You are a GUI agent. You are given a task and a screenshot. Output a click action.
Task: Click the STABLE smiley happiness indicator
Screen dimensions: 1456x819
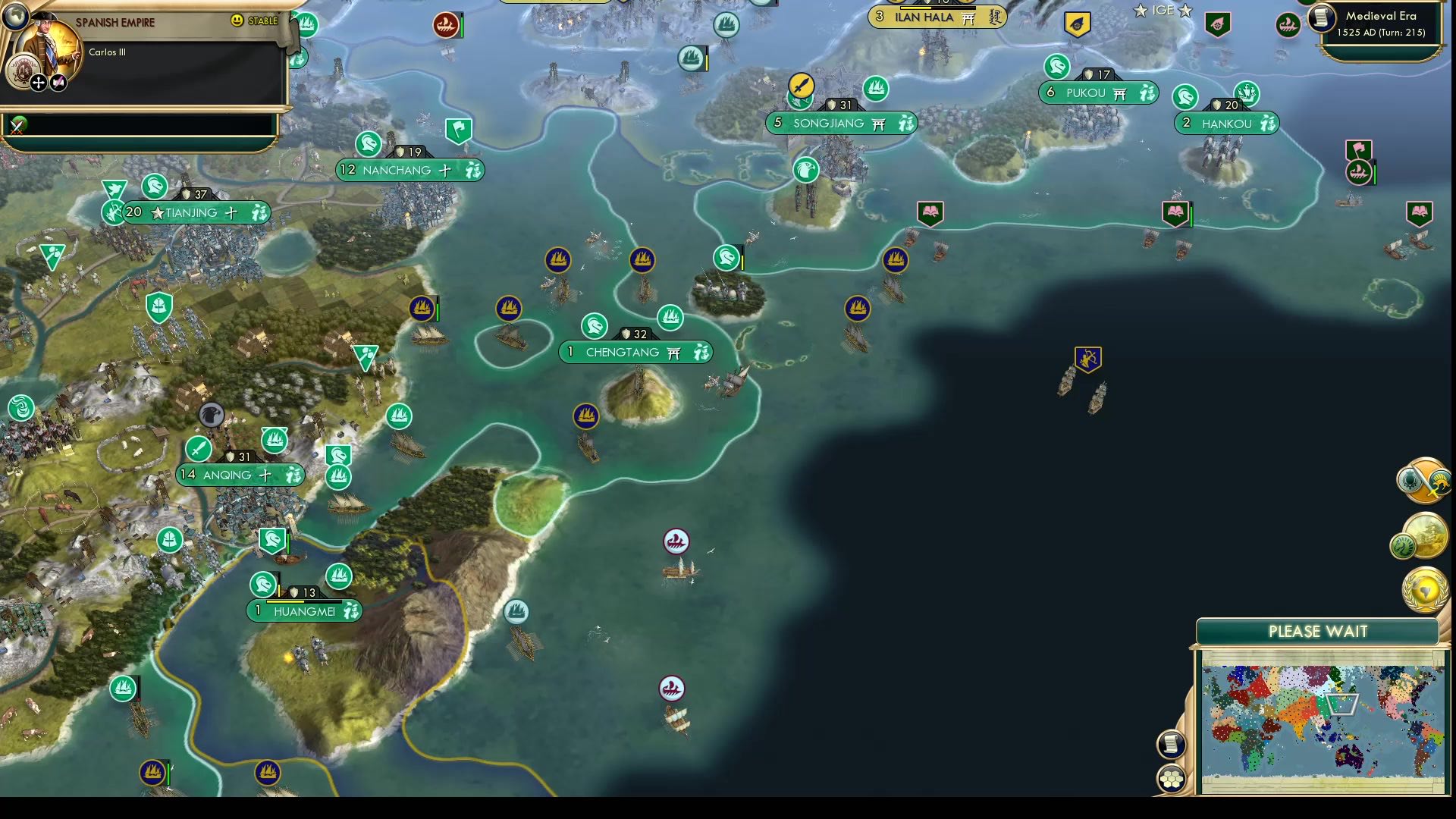237,20
